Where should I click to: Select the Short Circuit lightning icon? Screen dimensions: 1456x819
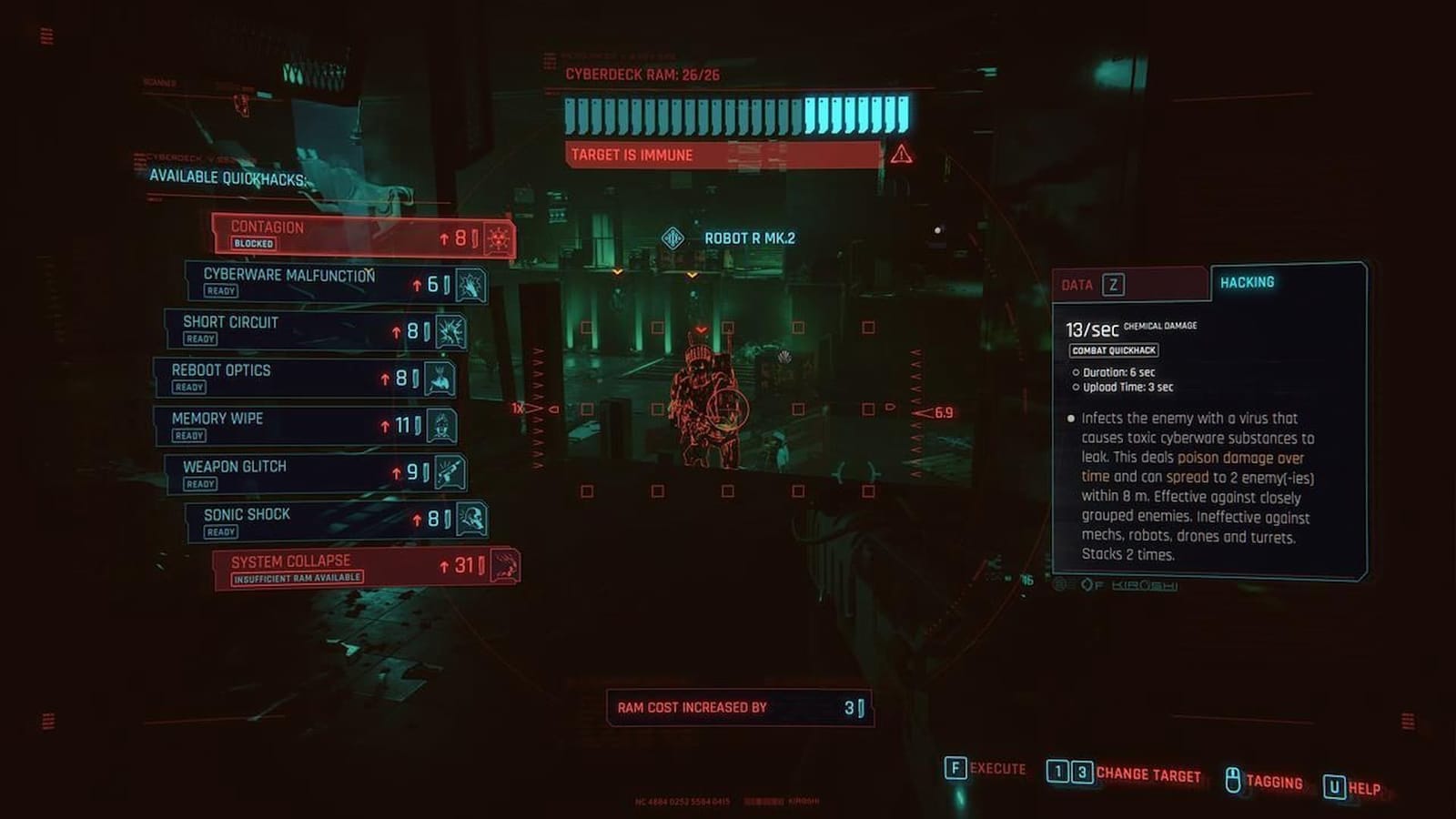pos(450,329)
